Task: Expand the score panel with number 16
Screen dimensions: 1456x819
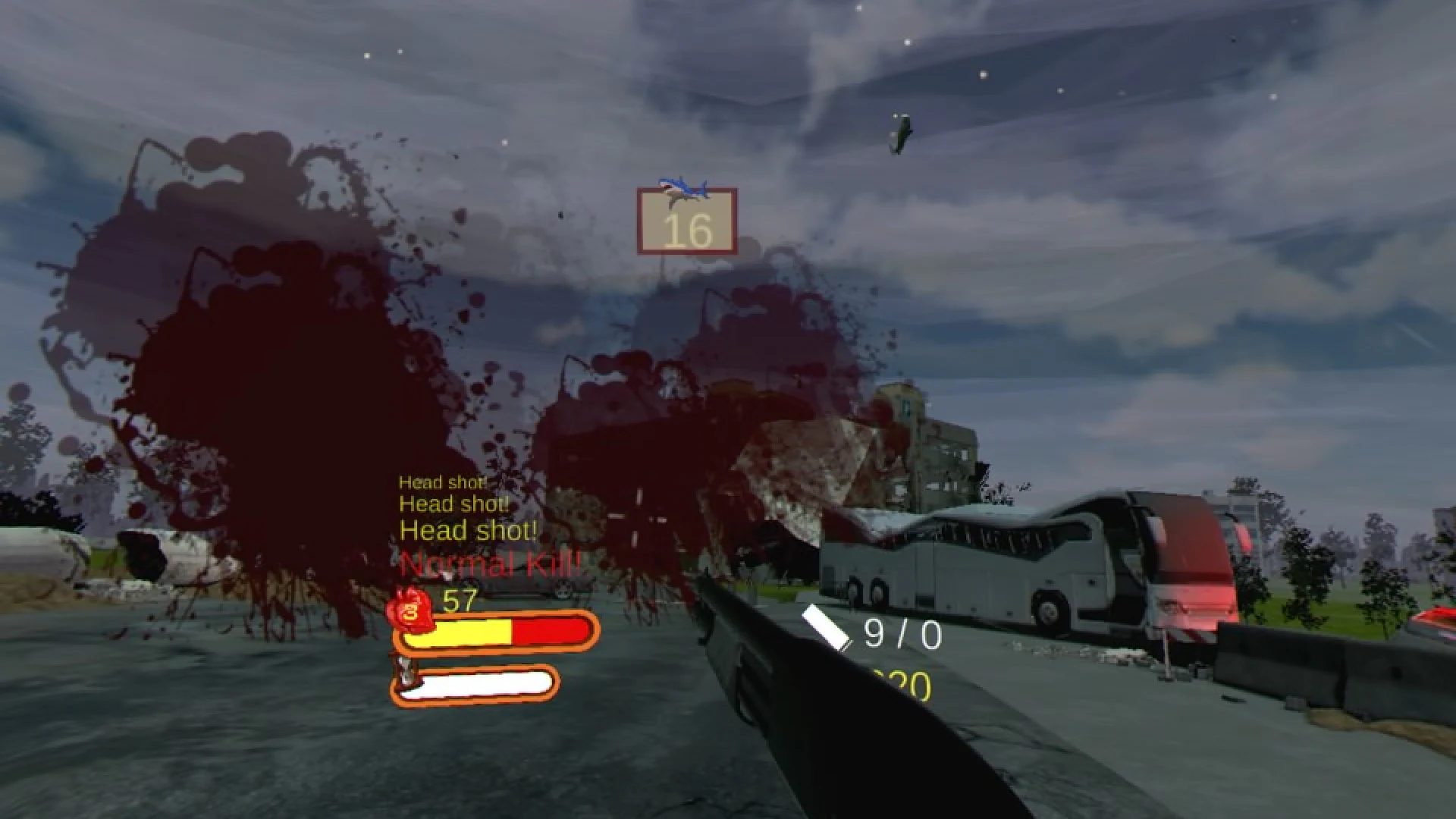Action: coord(687,224)
